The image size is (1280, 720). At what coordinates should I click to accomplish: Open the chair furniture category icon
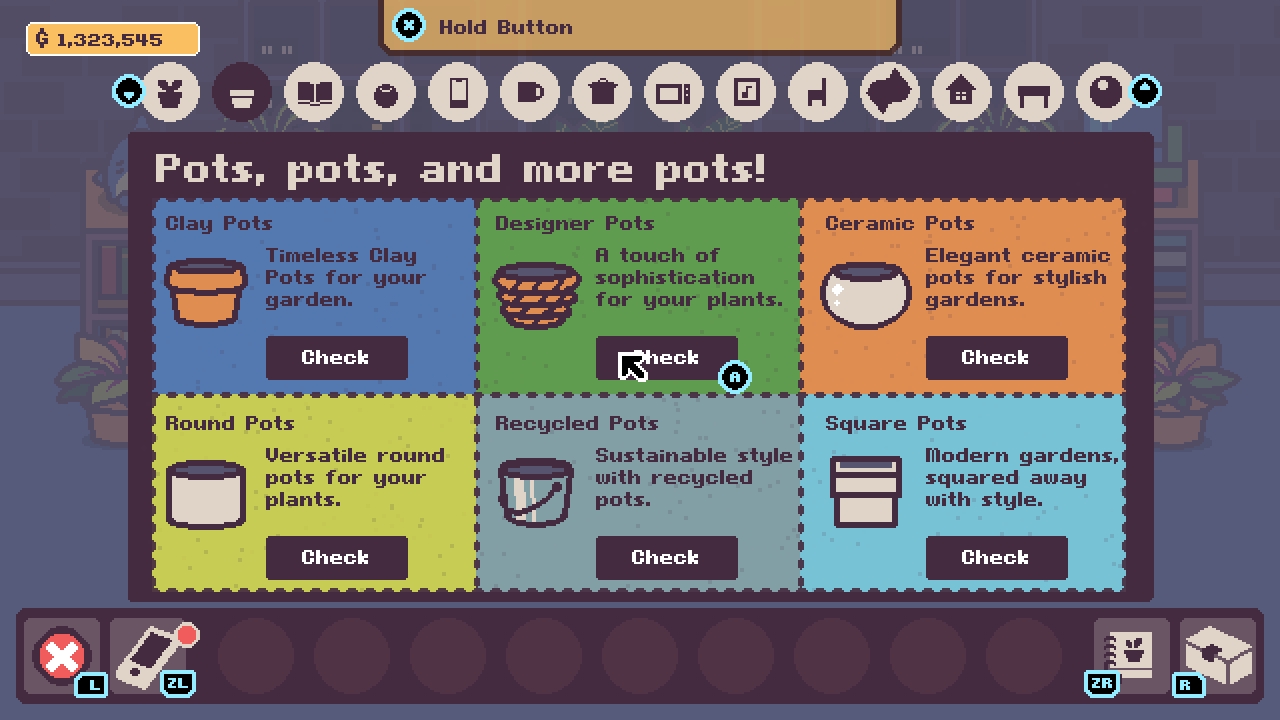click(817, 91)
